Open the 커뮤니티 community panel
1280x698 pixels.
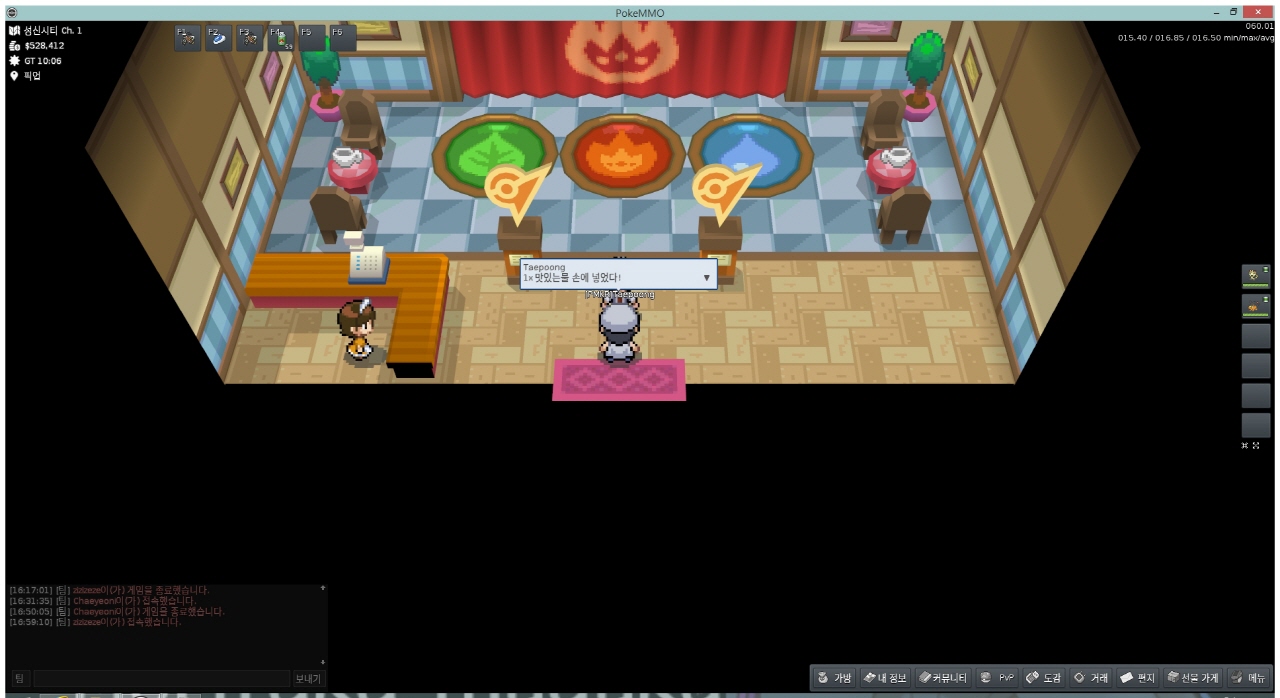click(943, 678)
